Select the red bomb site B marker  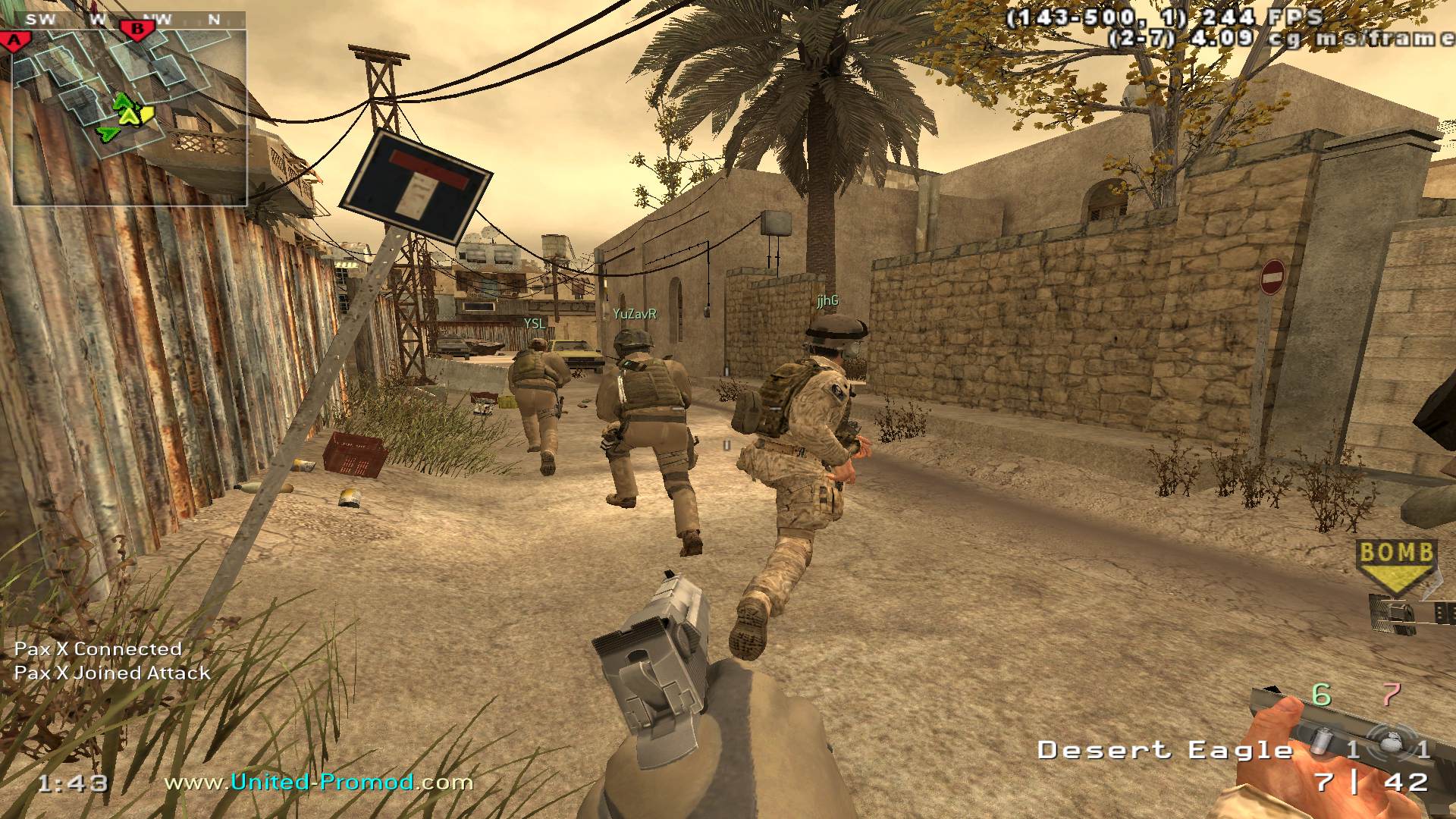tap(137, 30)
